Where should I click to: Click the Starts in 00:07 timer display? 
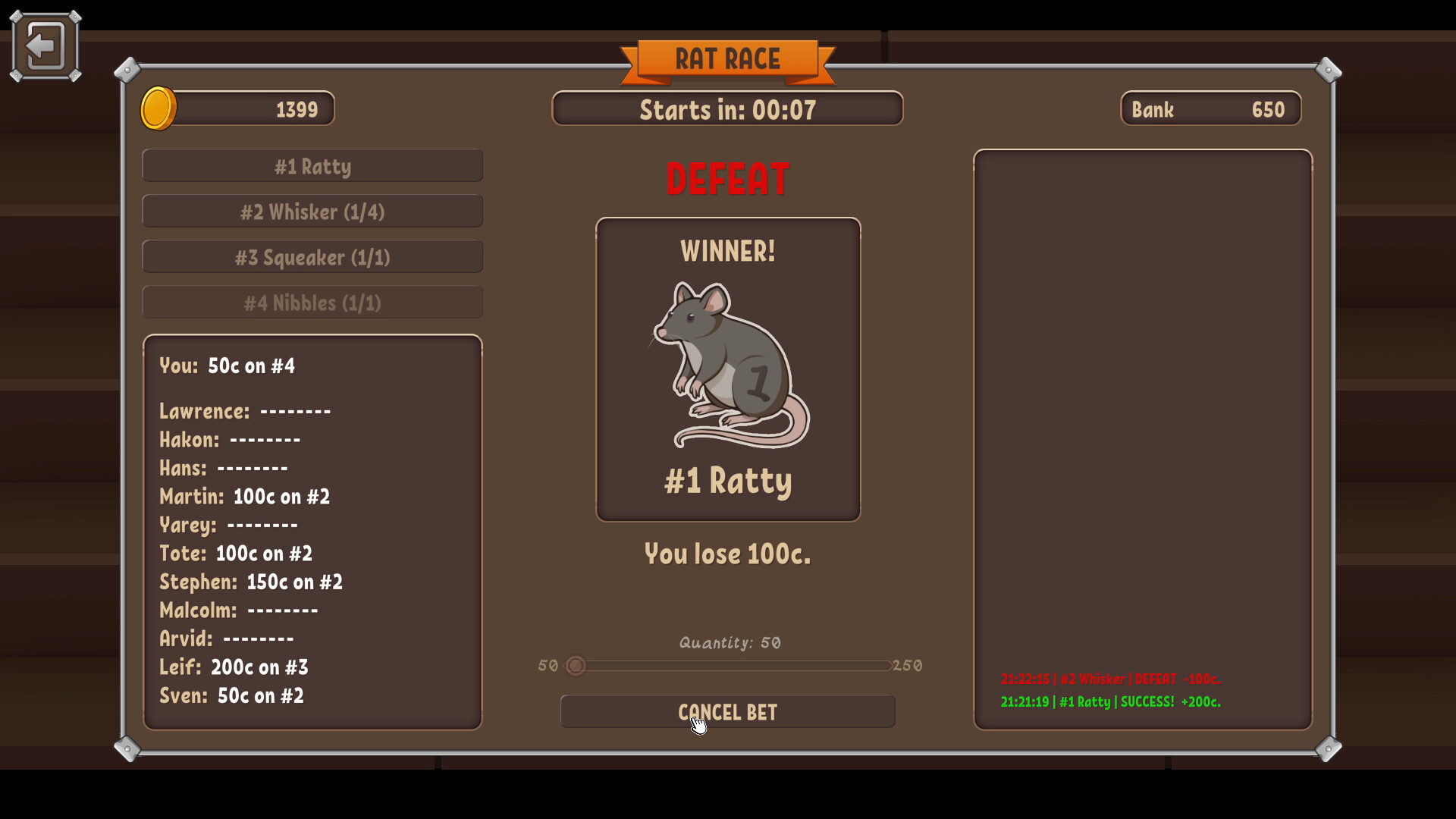(727, 108)
